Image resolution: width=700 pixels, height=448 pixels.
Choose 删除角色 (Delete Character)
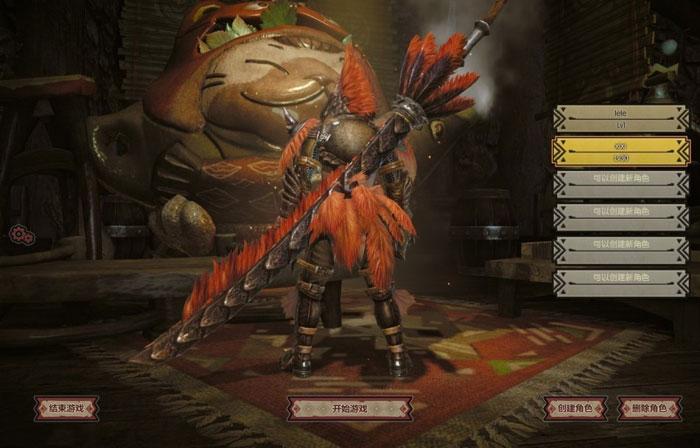pos(649,409)
